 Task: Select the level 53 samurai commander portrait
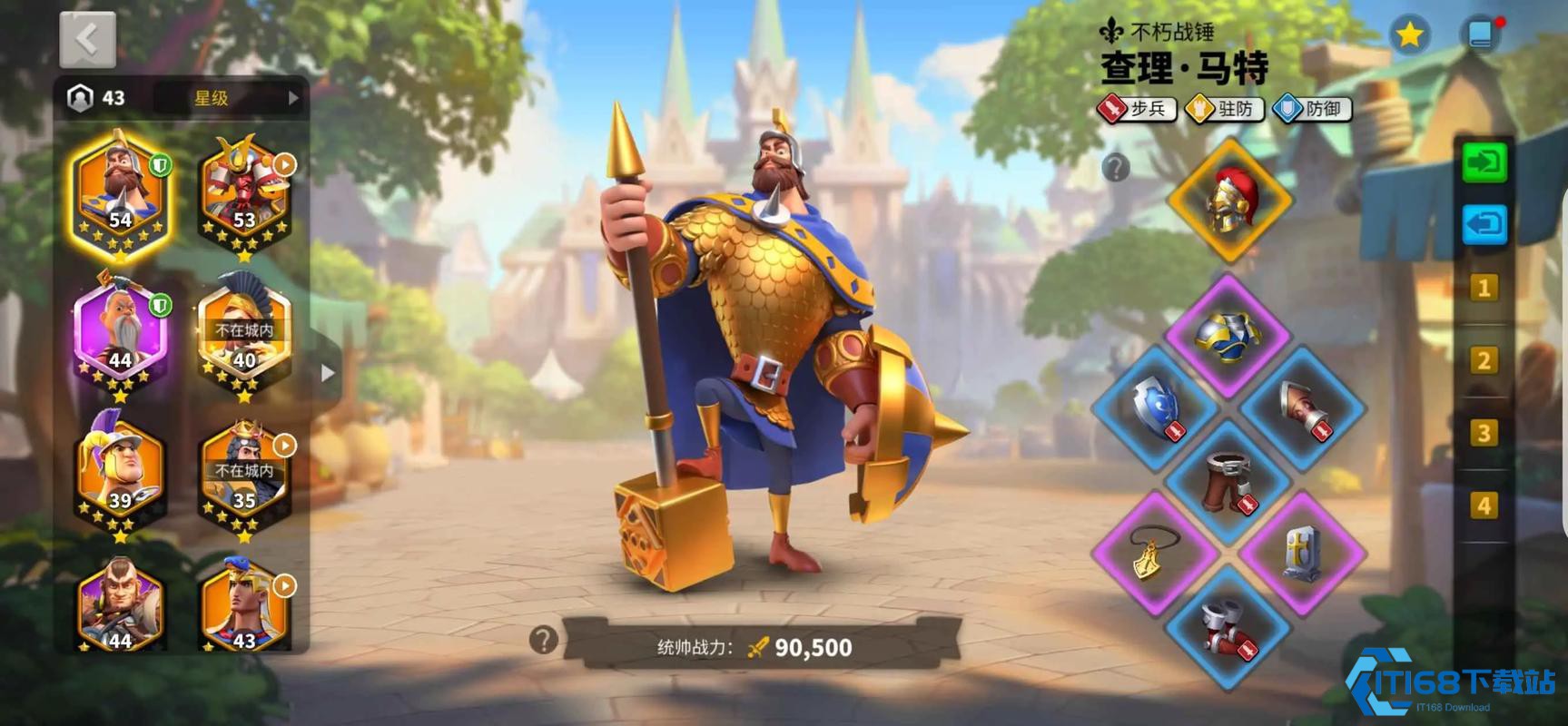pyautogui.click(x=243, y=191)
